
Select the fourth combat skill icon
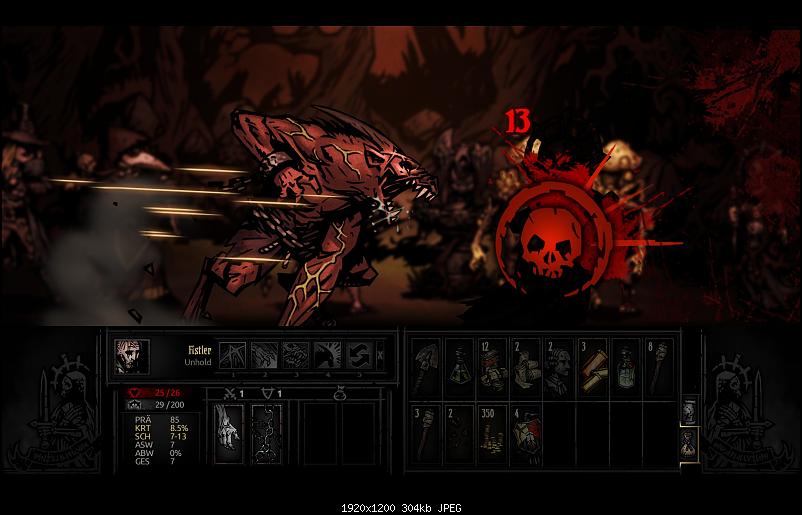pos(327,353)
